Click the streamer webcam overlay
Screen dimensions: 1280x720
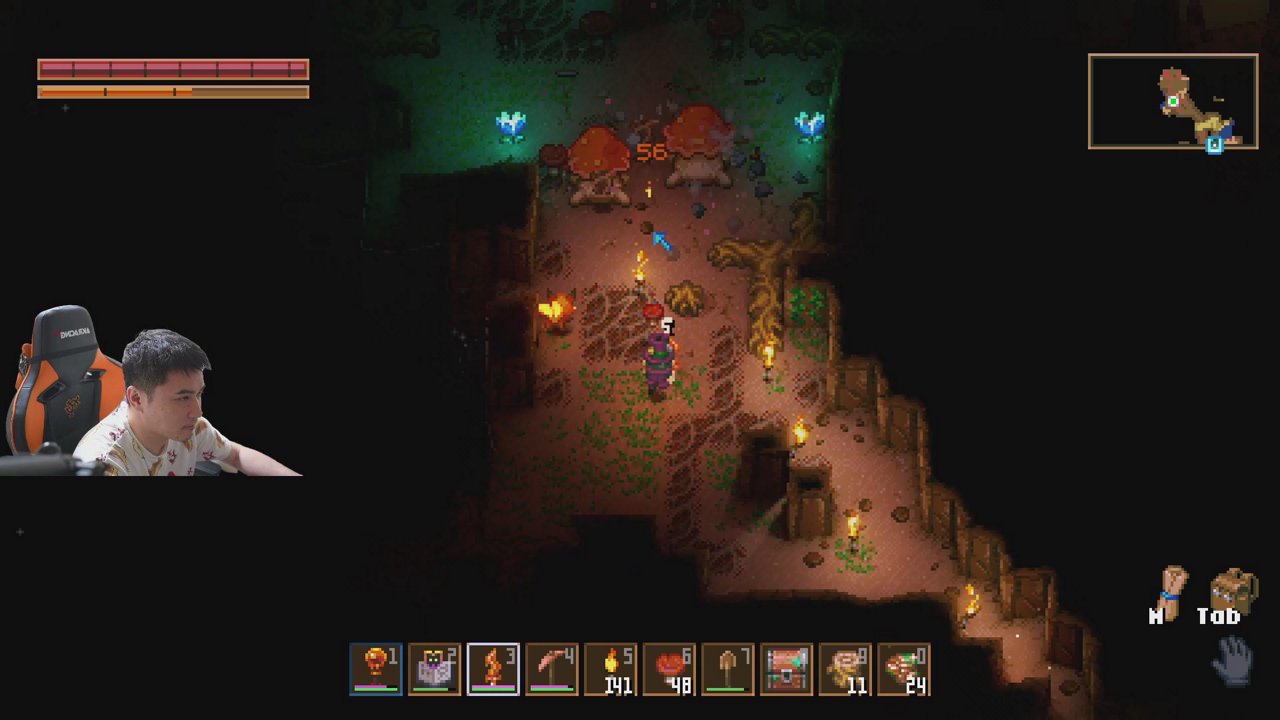pos(150,392)
